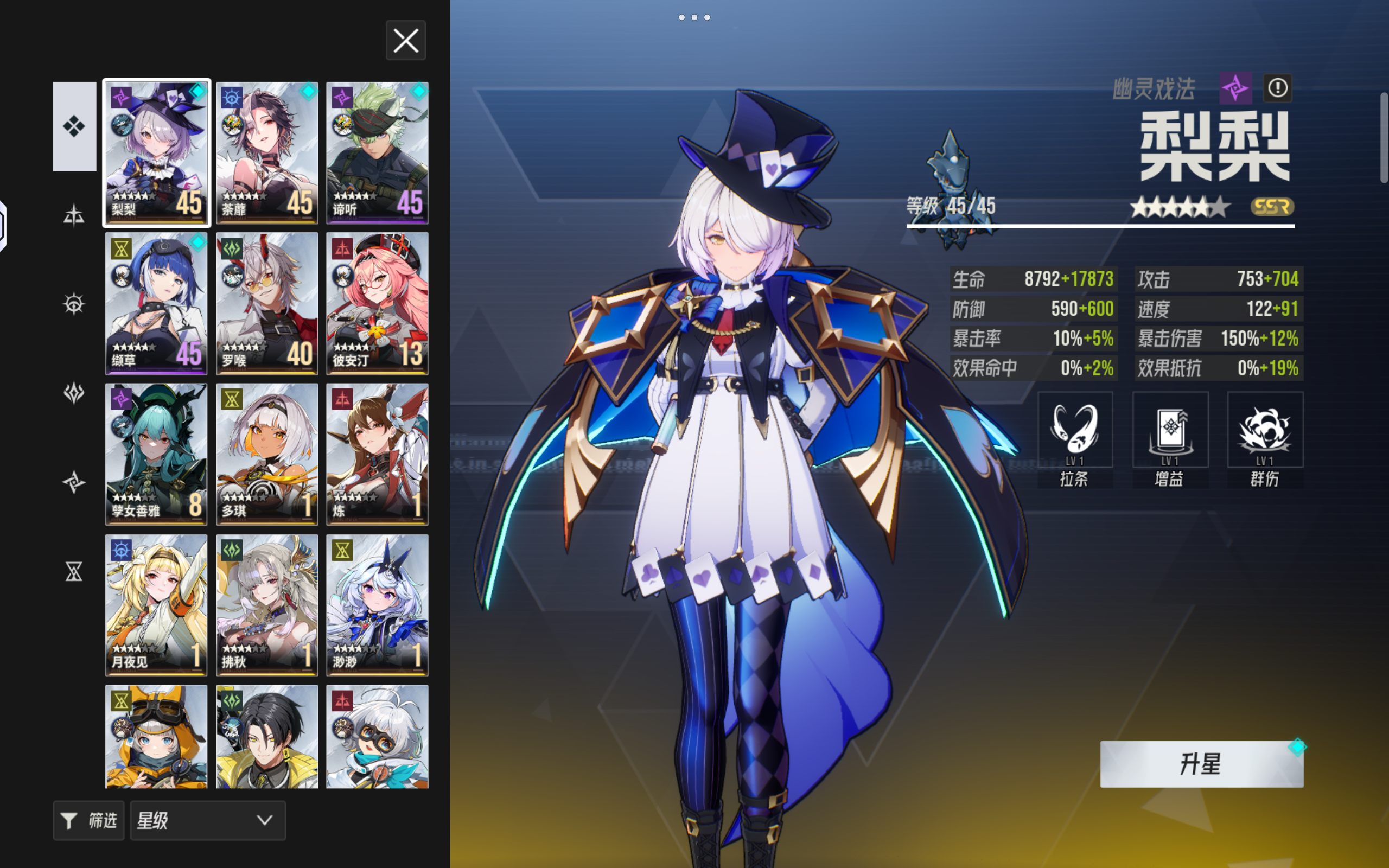Screen dimensions: 1389x868
Task: Click the three-dot menu at top center
Action: (695, 17)
